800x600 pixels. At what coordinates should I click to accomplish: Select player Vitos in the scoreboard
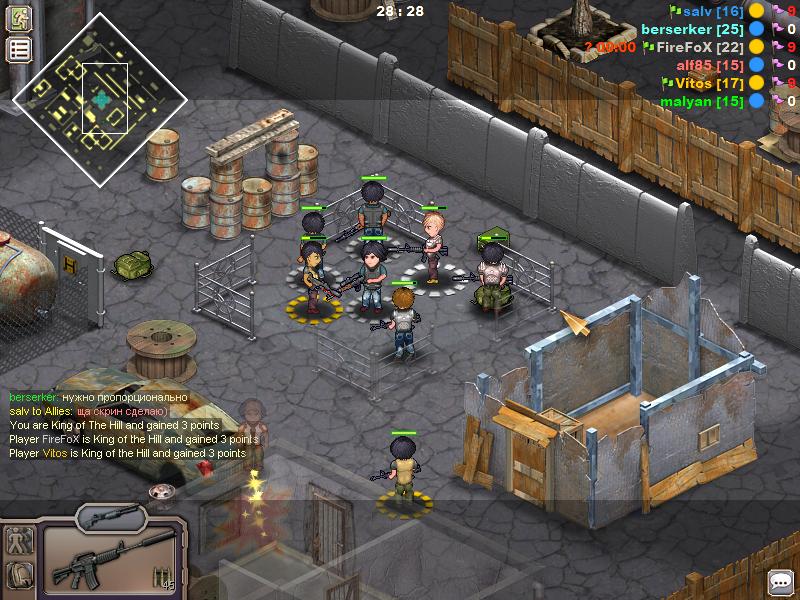point(708,83)
